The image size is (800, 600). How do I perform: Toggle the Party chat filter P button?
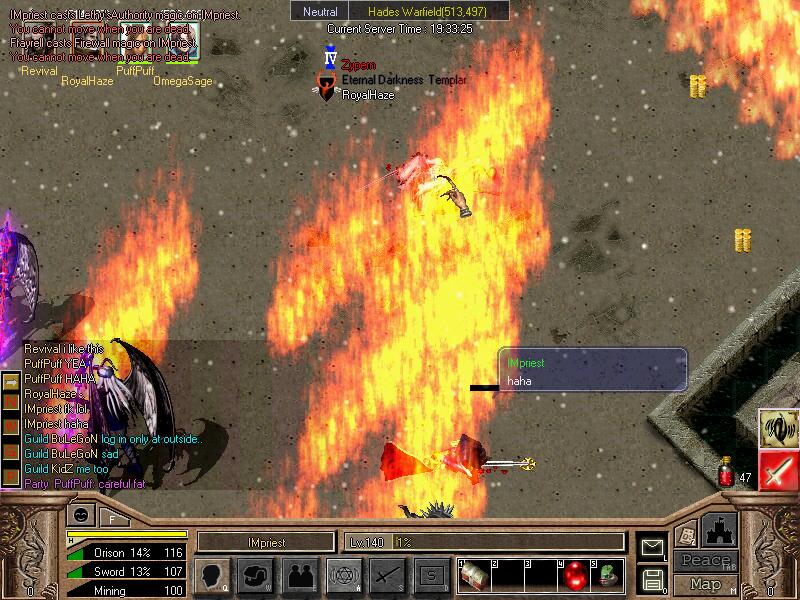coord(10,478)
